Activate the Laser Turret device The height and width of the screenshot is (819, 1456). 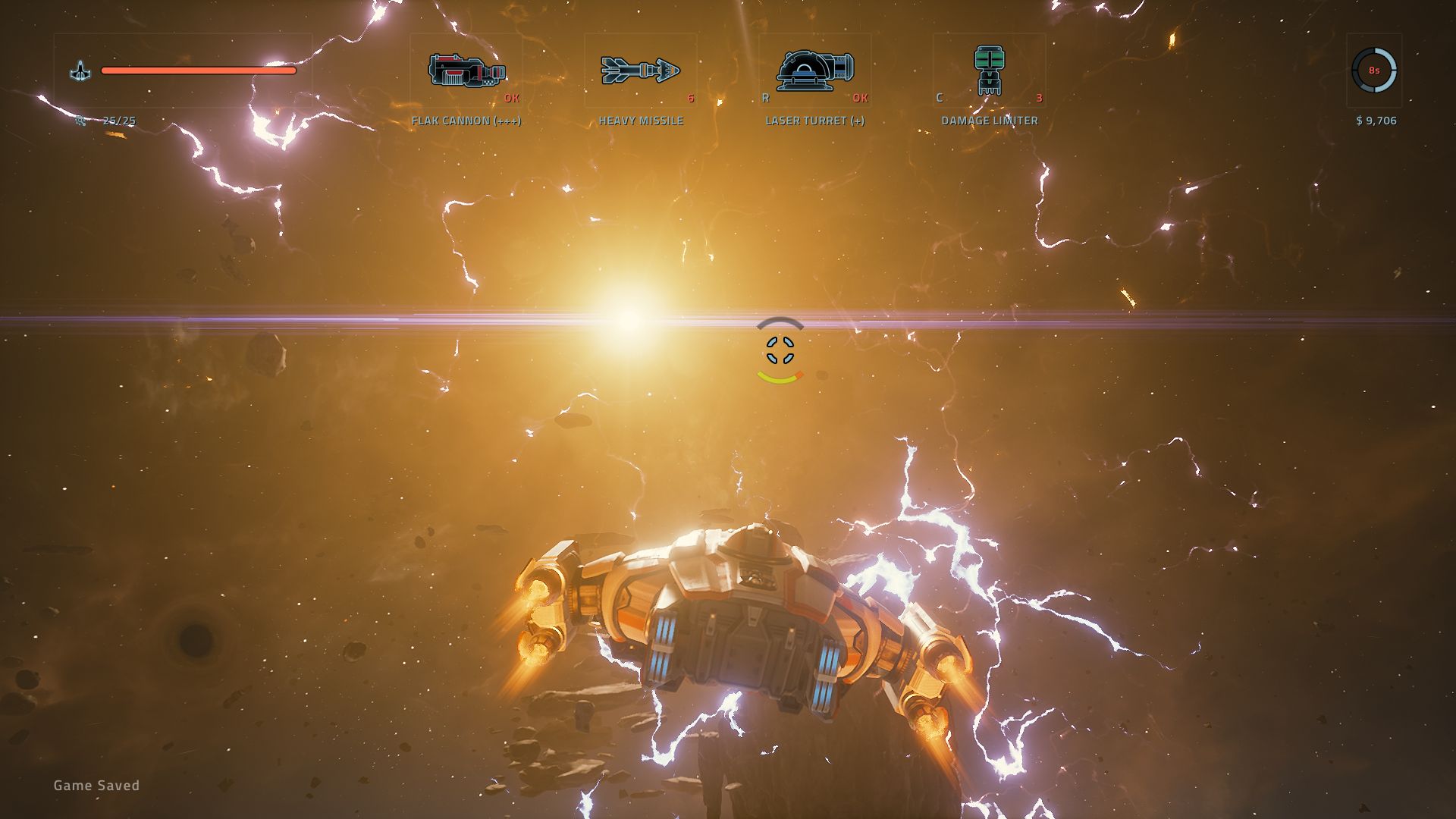click(815, 71)
